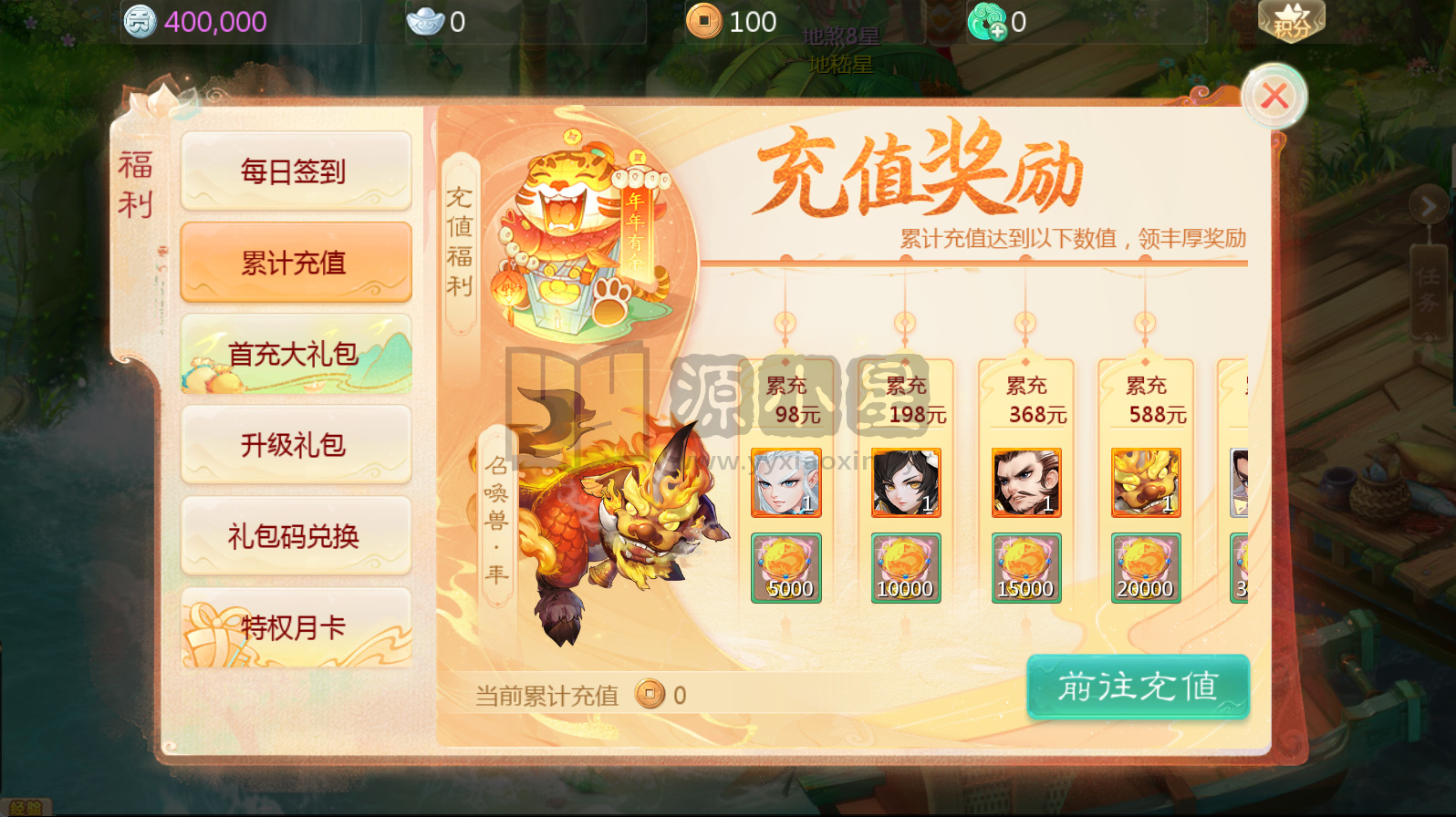This screenshot has height=817, width=1456.
Task: Select the 升级礼包 option
Action: click(x=295, y=445)
